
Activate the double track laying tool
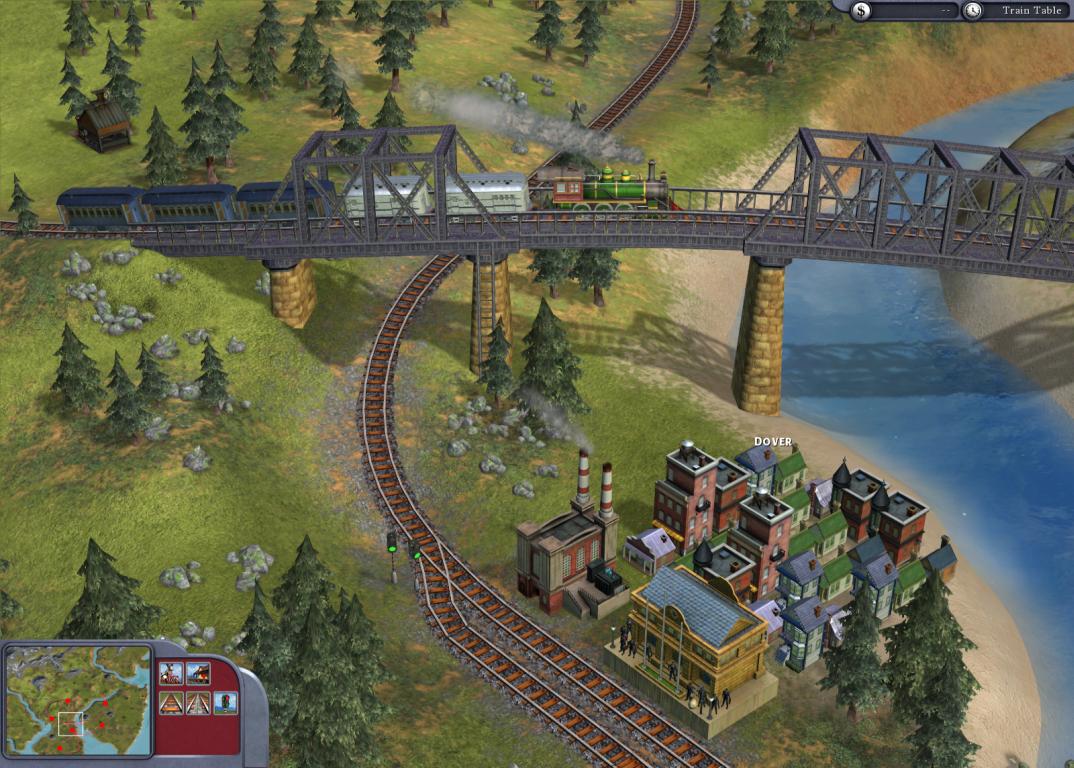point(198,702)
